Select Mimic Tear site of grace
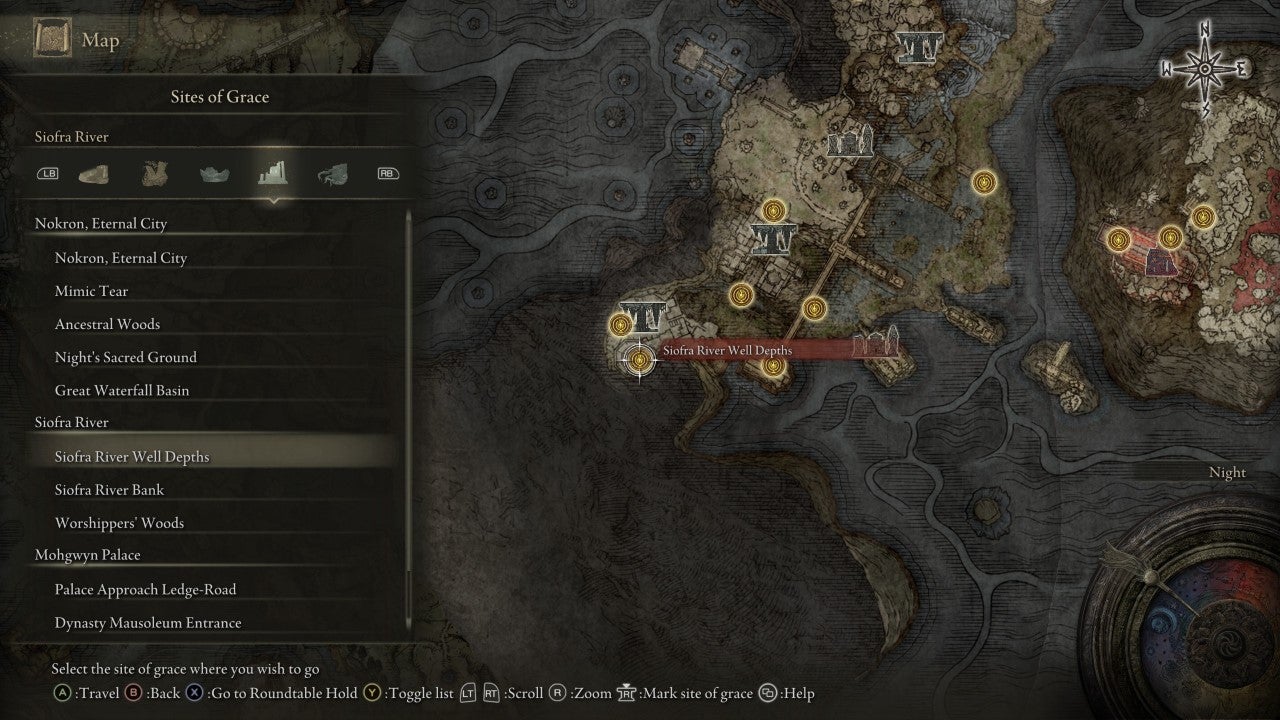This screenshot has width=1280, height=720. click(x=92, y=291)
